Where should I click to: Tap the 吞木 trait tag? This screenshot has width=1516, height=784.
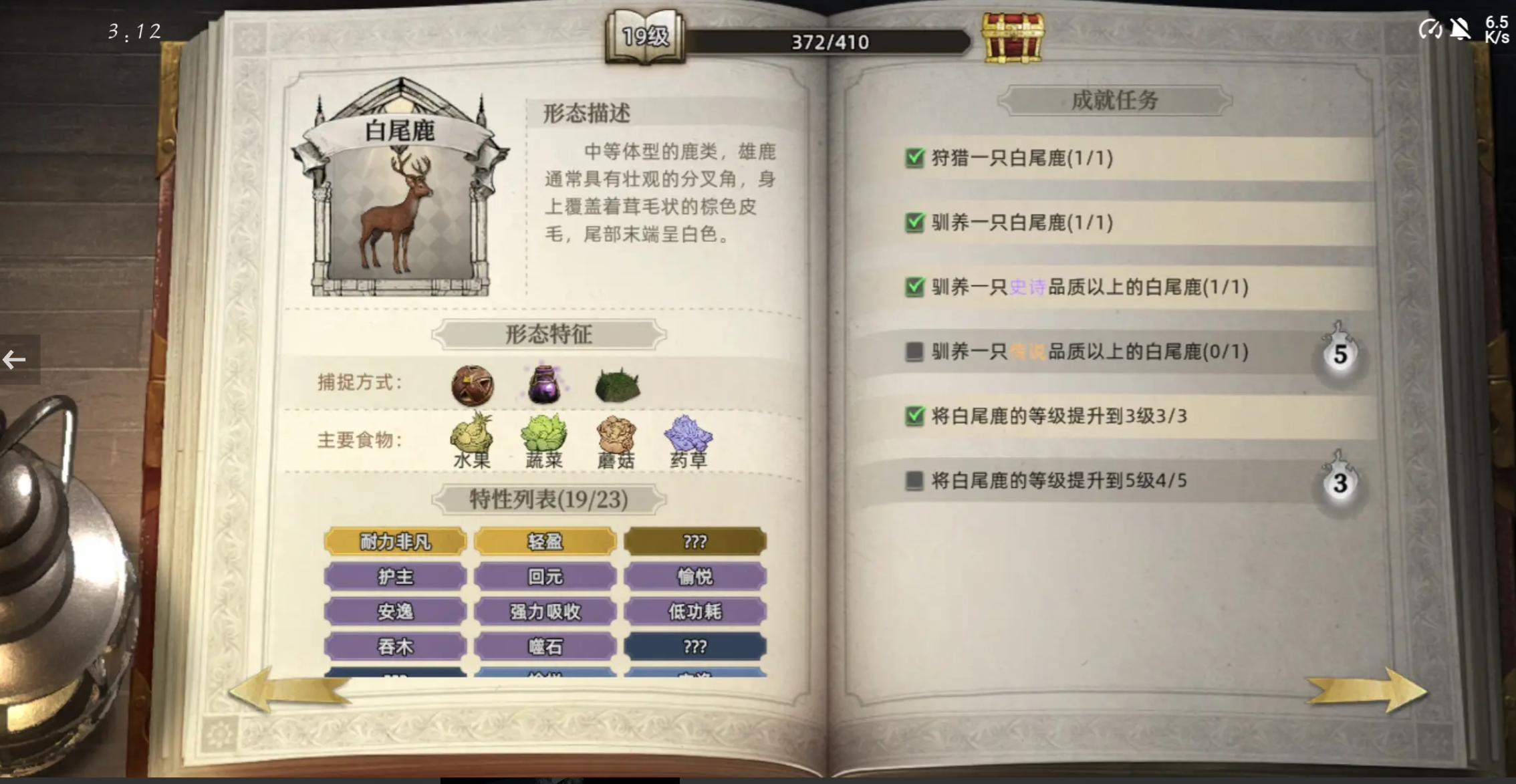(395, 646)
